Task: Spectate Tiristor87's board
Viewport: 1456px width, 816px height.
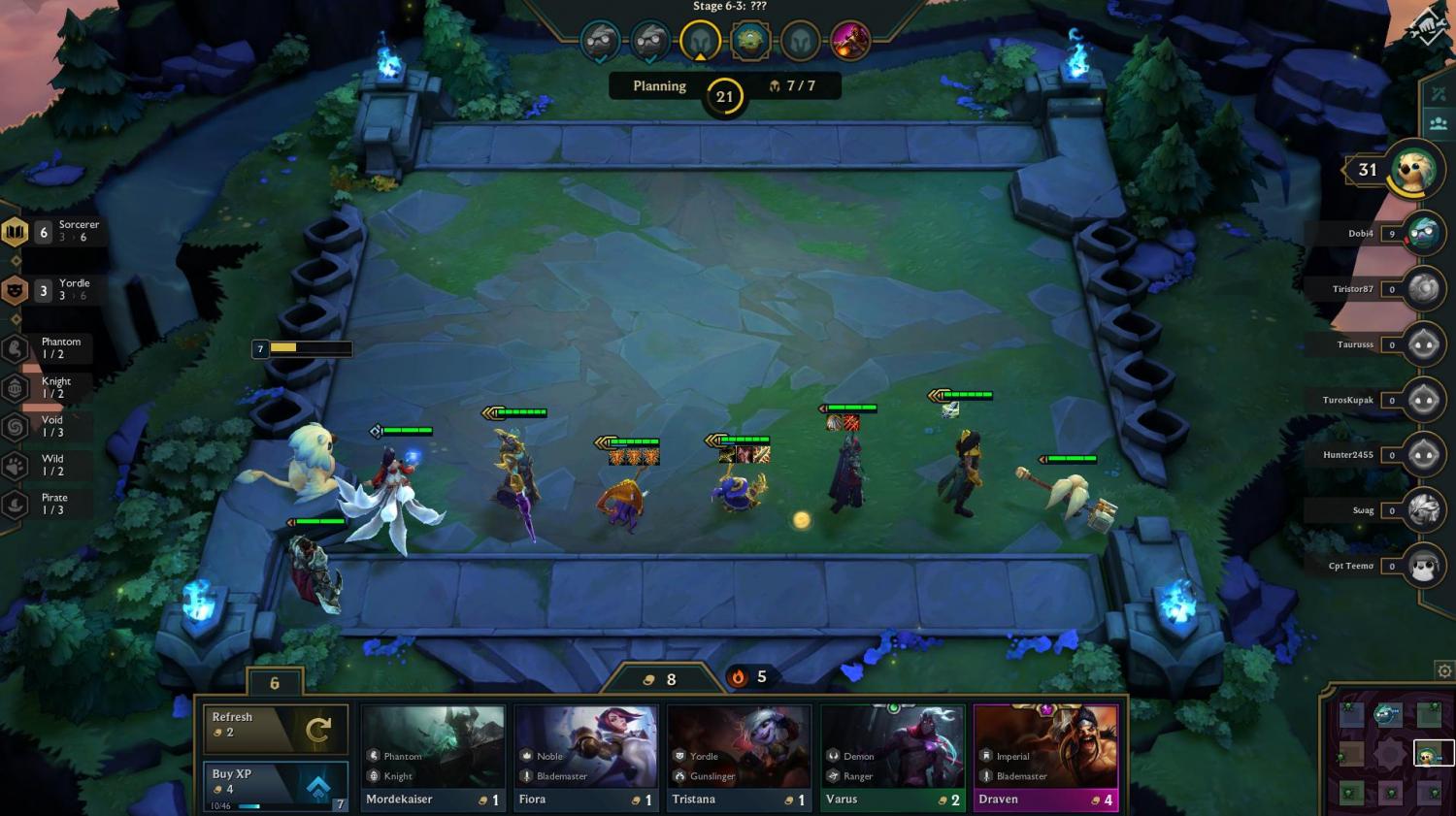Action: pos(1423,289)
